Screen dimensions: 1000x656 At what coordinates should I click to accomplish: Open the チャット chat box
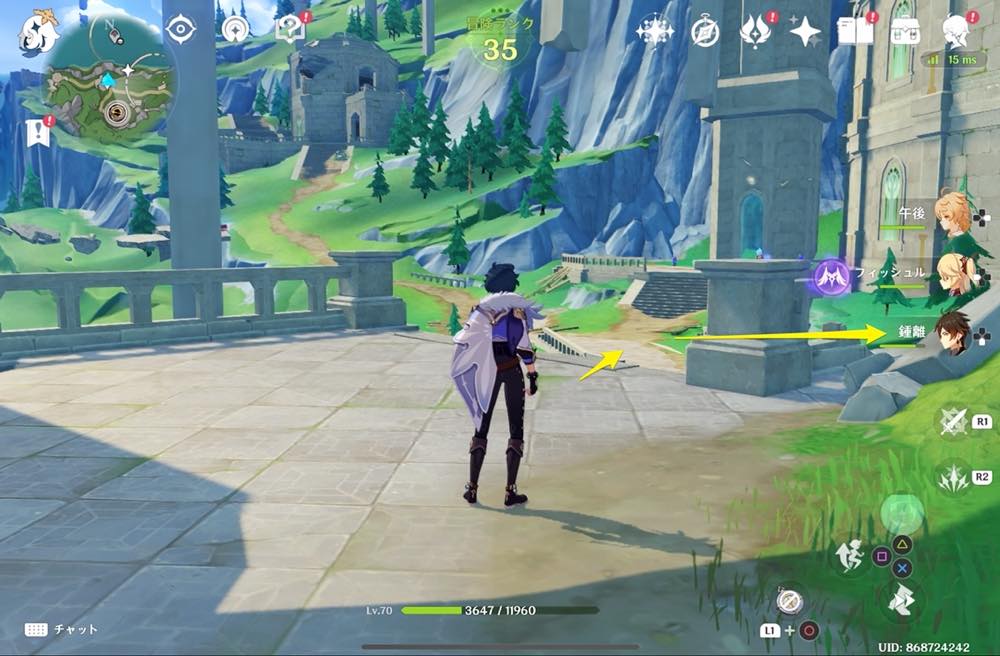pos(60,630)
